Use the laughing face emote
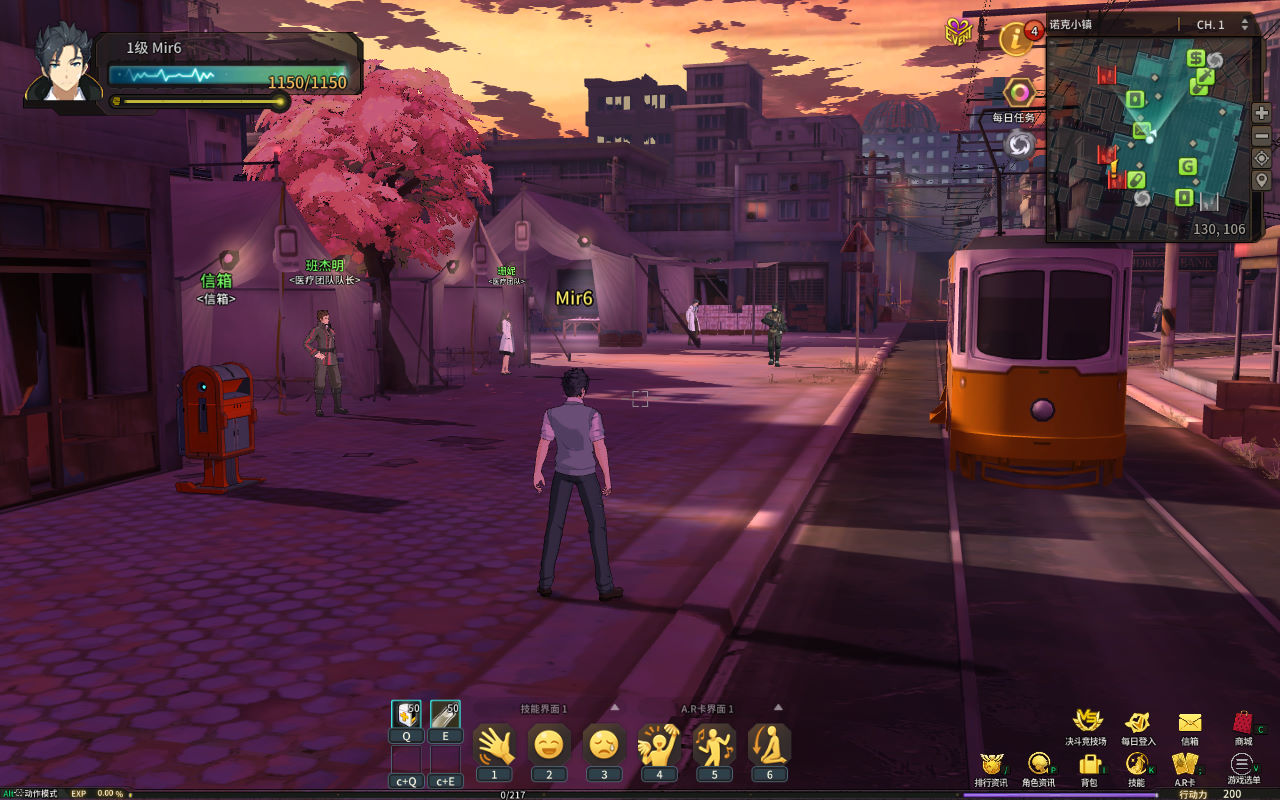 pos(549,745)
